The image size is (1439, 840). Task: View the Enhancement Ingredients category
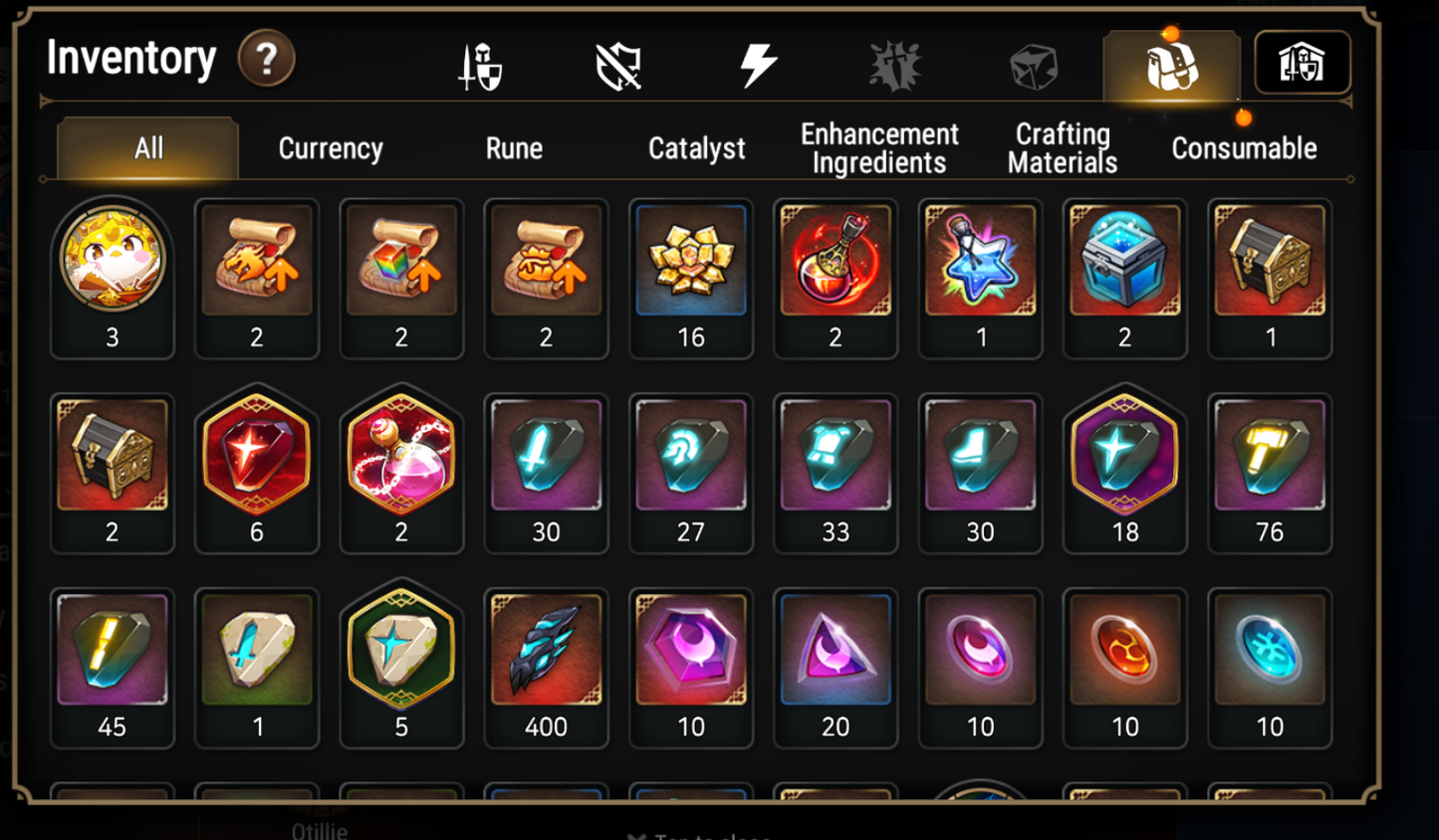879,146
